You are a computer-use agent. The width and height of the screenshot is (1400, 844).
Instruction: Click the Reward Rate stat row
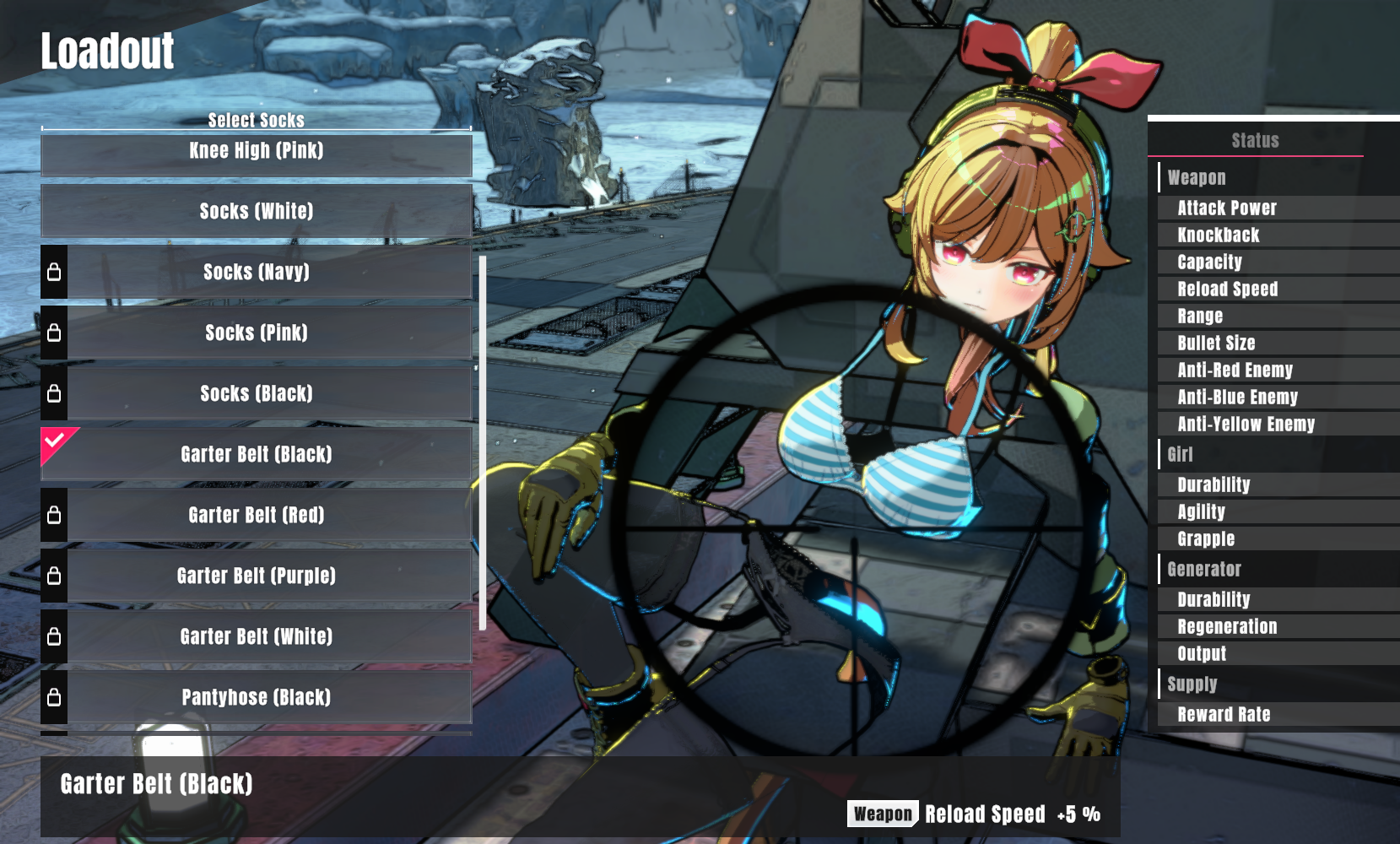pos(1224,714)
